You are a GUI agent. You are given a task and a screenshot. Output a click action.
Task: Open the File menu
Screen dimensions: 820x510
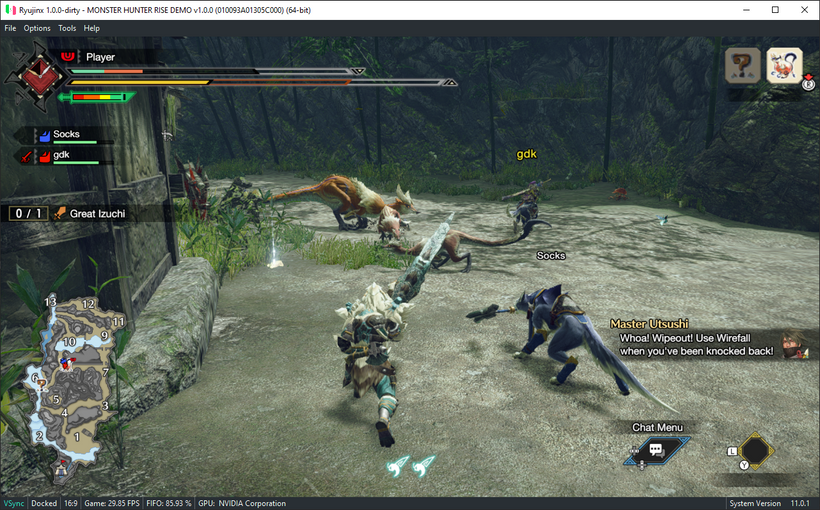pyautogui.click(x=10, y=28)
